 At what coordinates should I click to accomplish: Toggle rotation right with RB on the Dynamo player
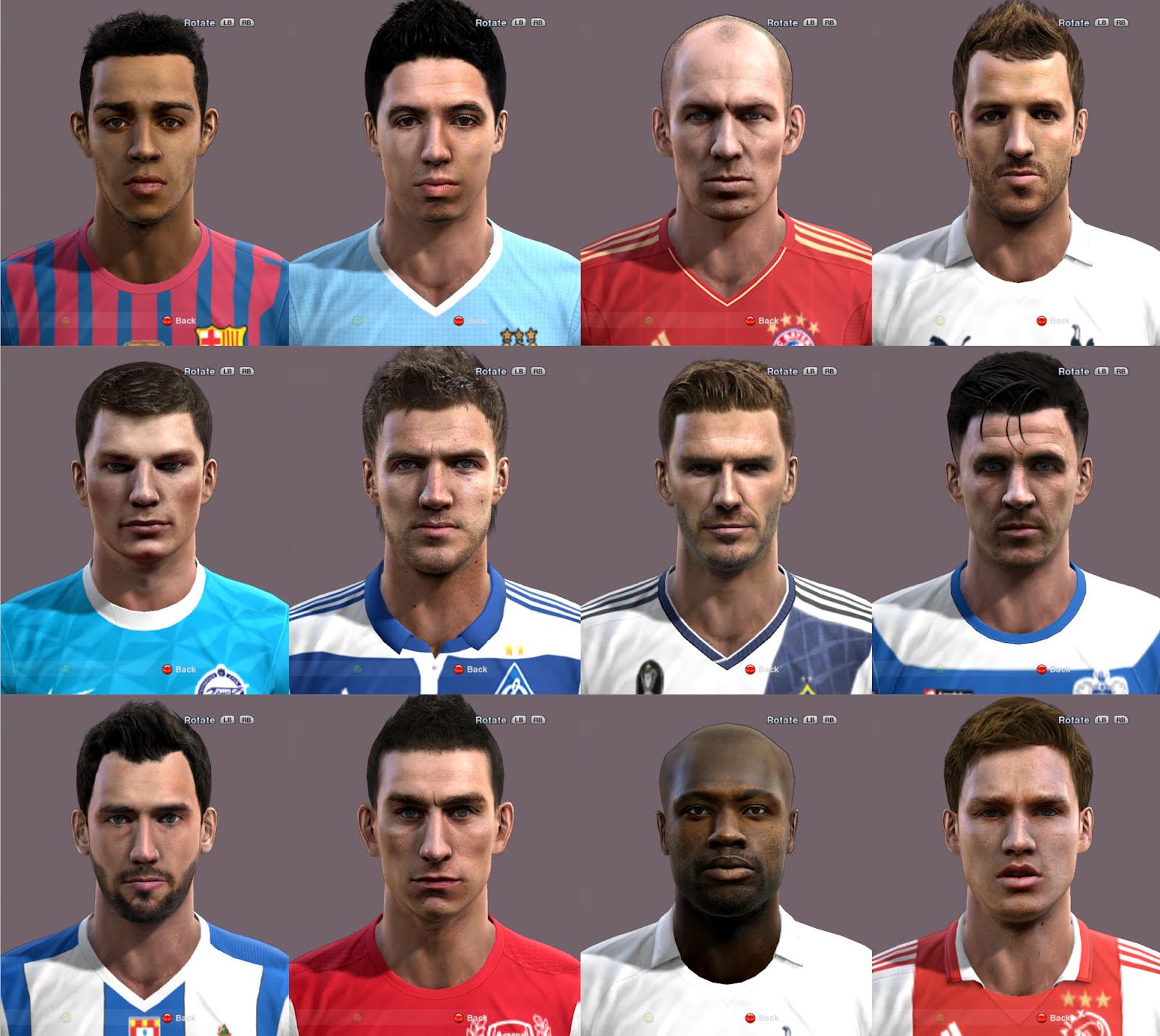tap(536, 370)
